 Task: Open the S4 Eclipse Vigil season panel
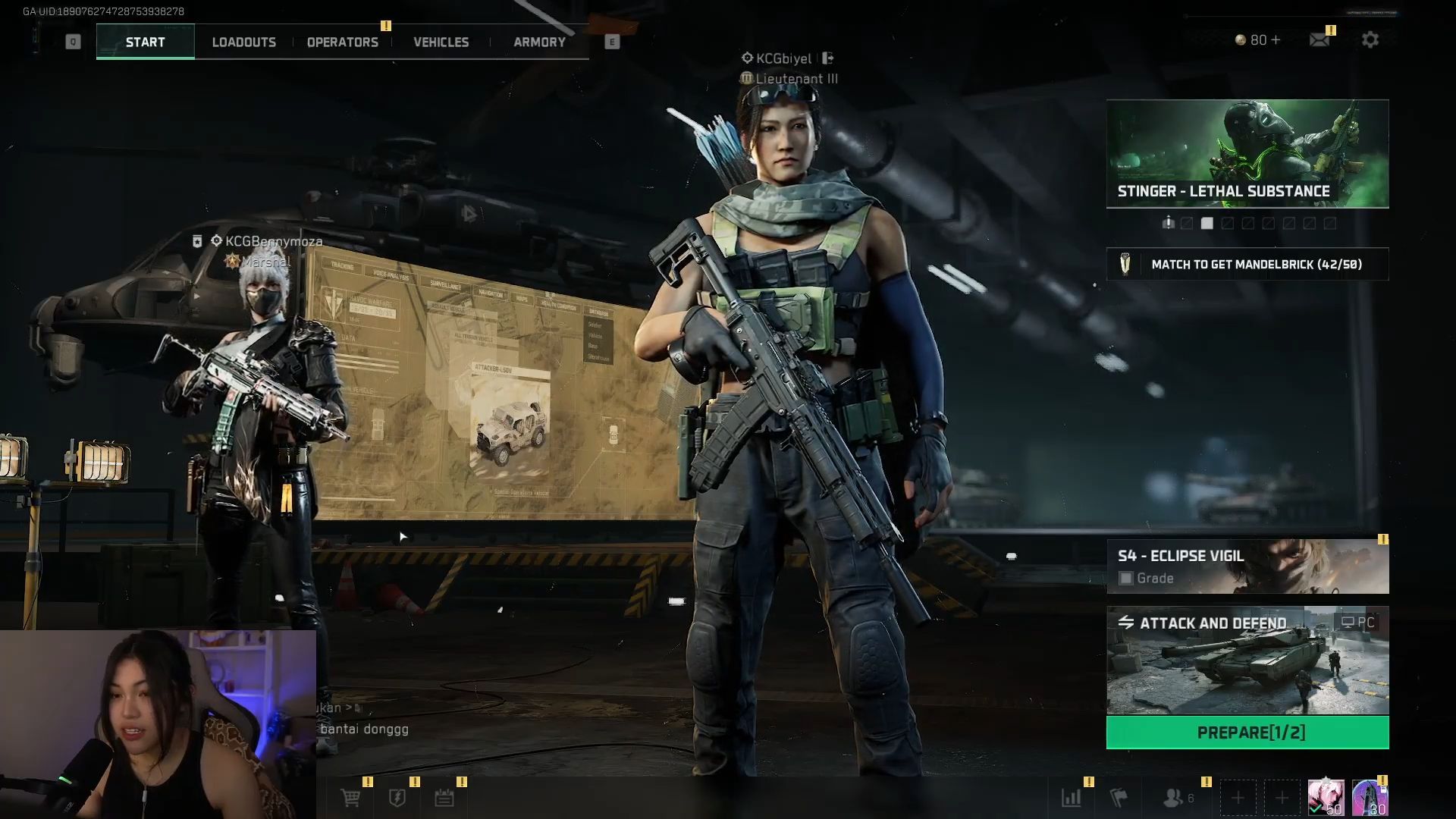point(1247,566)
